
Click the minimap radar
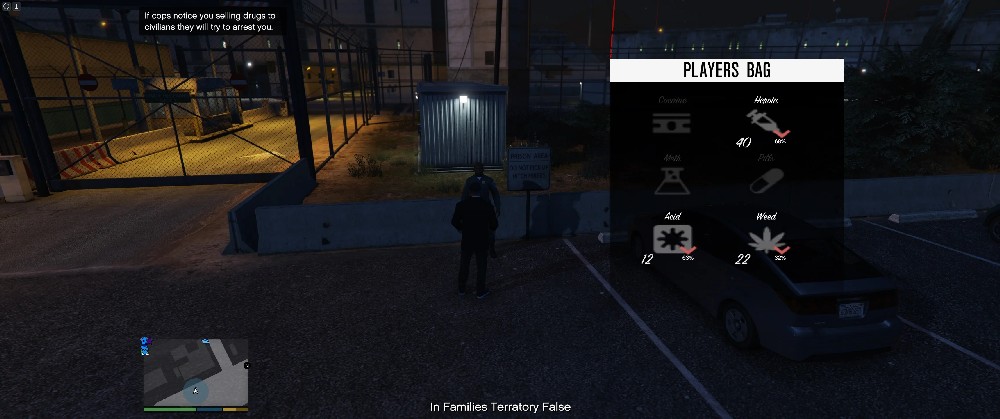click(x=195, y=372)
